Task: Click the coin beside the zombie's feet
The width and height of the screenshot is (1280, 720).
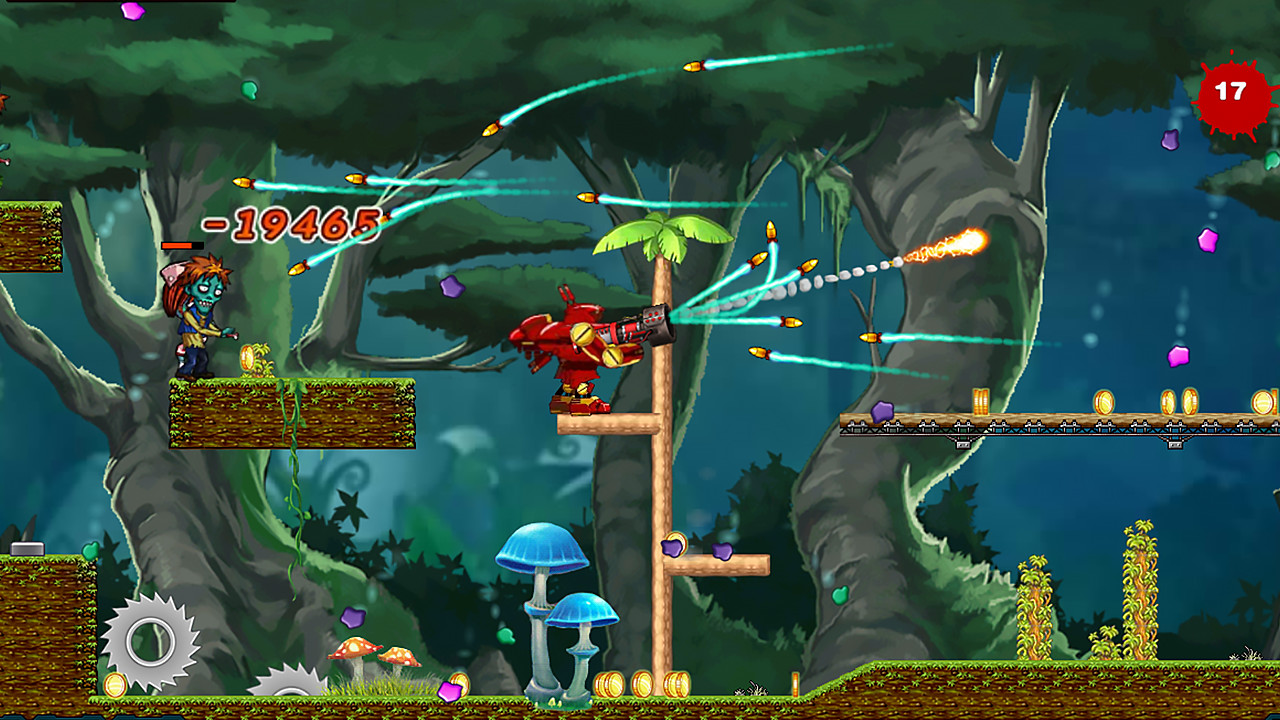Action: point(245,355)
